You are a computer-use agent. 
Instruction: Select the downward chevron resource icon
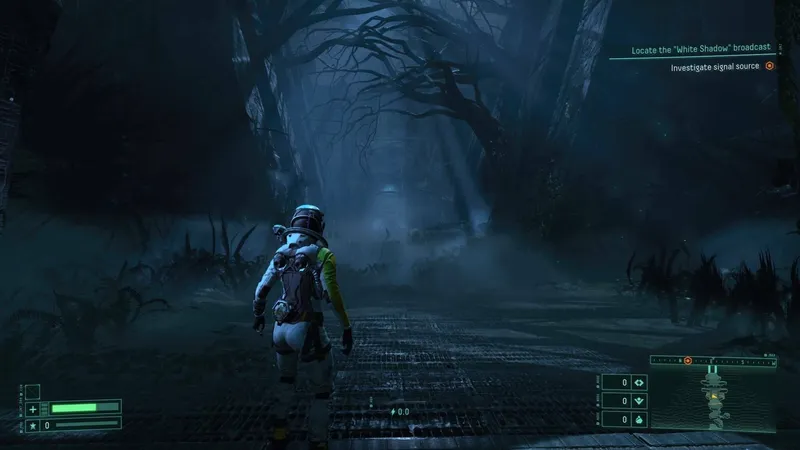pos(638,401)
